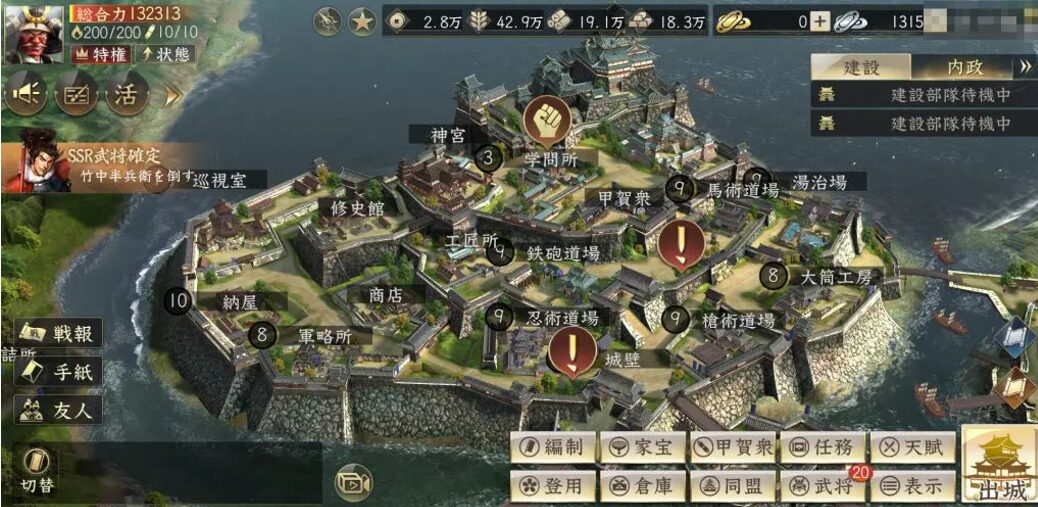Select the 甲賀衆 button in bottom menu
1038x507 pixels.
(733, 447)
